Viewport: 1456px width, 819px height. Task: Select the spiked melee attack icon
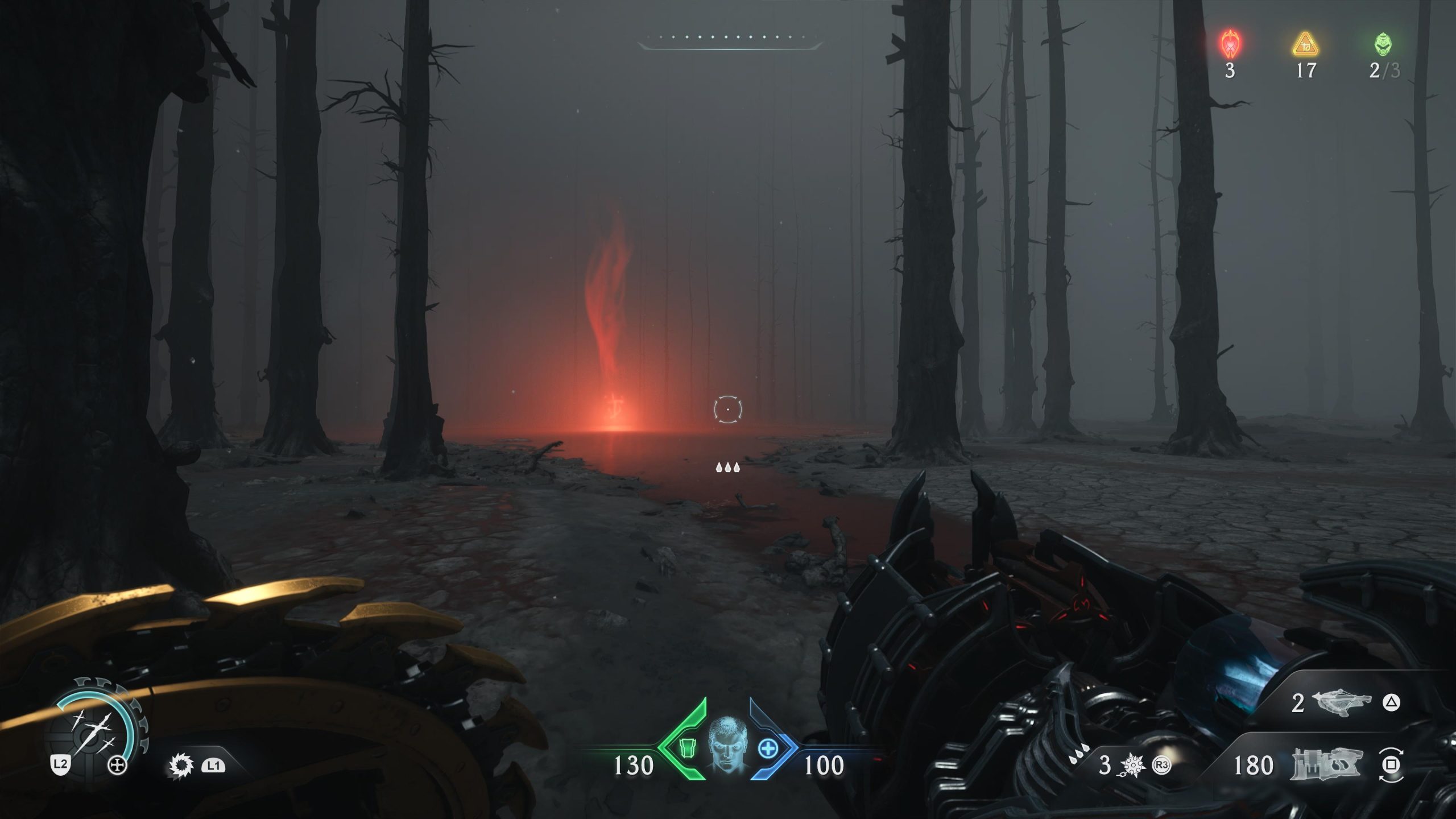(181, 766)
